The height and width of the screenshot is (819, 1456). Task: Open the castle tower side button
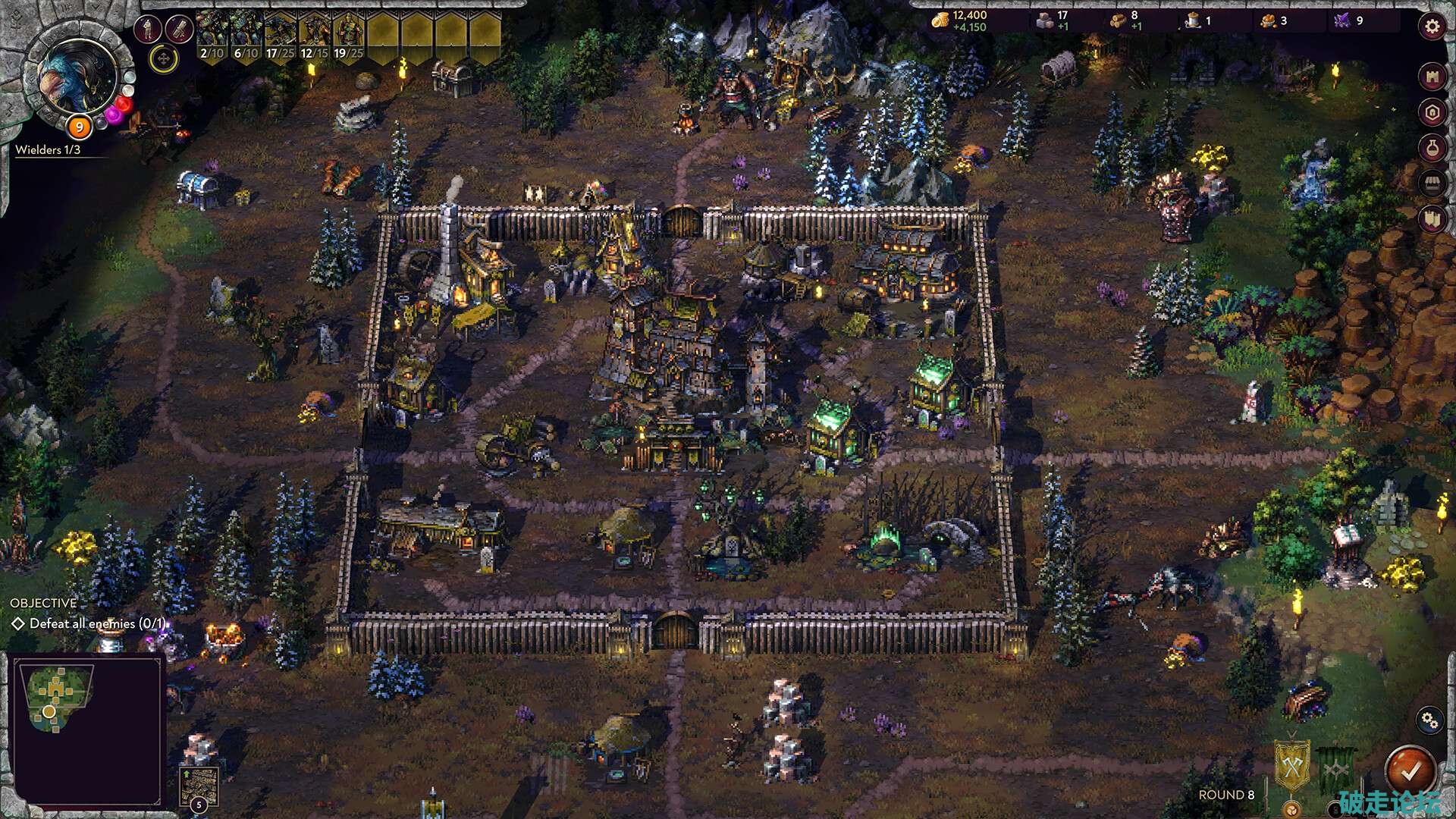pos(1432,77)
